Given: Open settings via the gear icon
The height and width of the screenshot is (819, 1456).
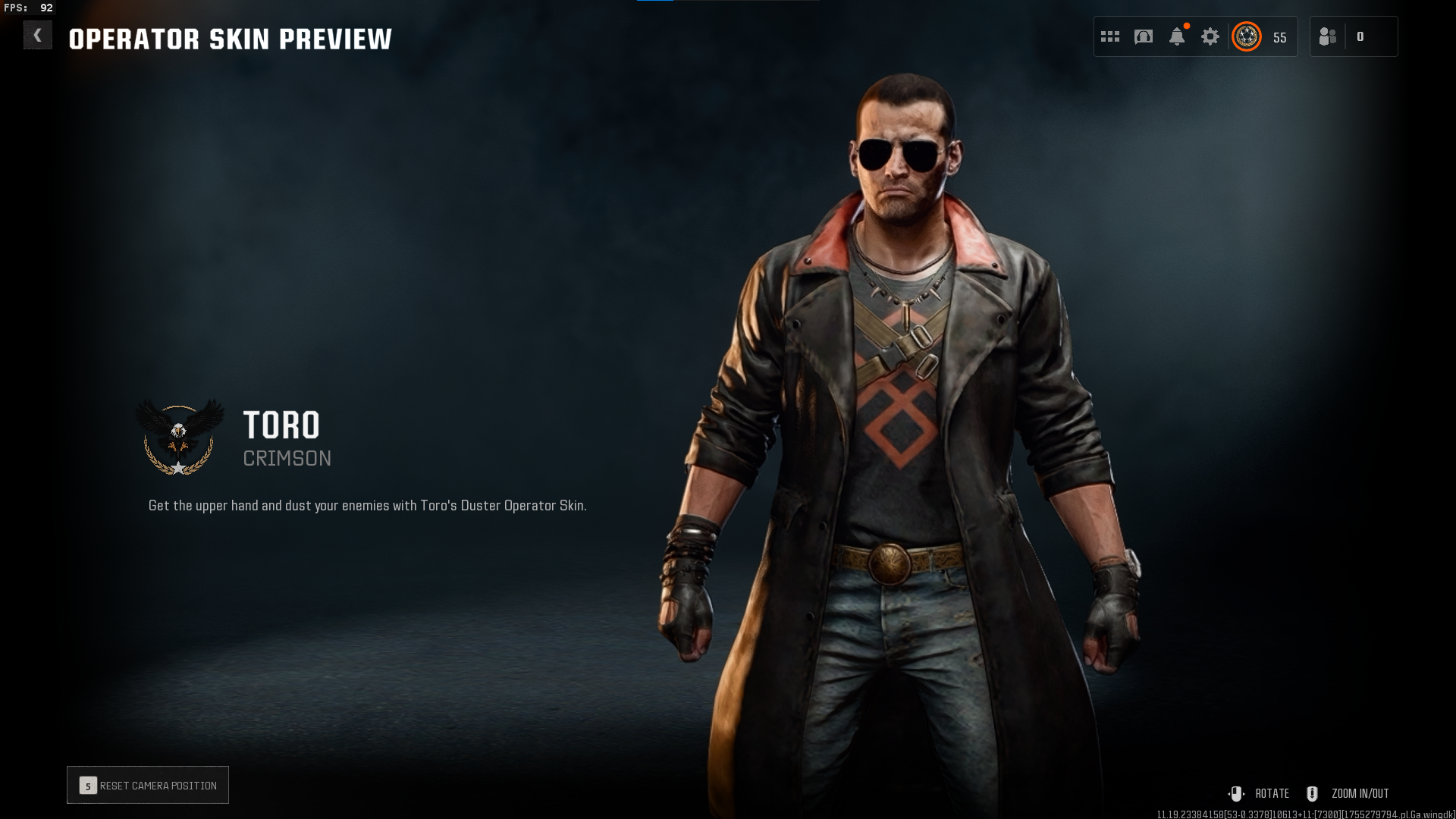Looking at the screenshot, I should (x=1210, y=36).
